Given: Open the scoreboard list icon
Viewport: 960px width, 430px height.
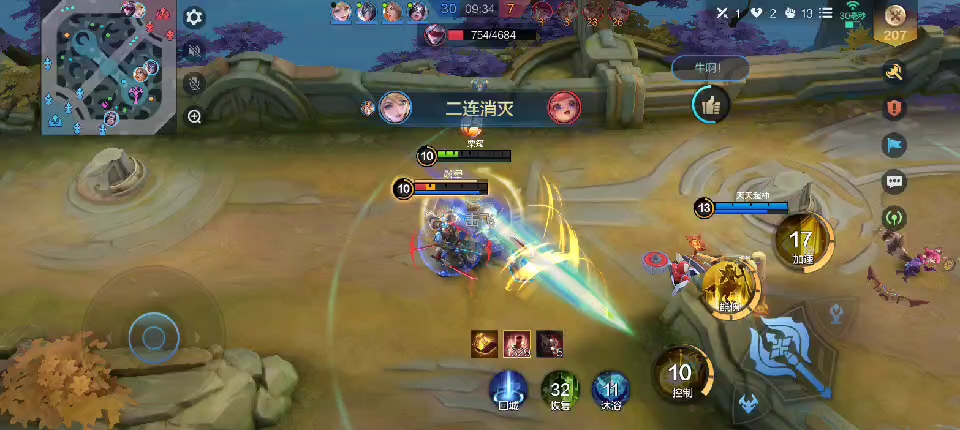Looking at the screenshot, I should (825, 13).
